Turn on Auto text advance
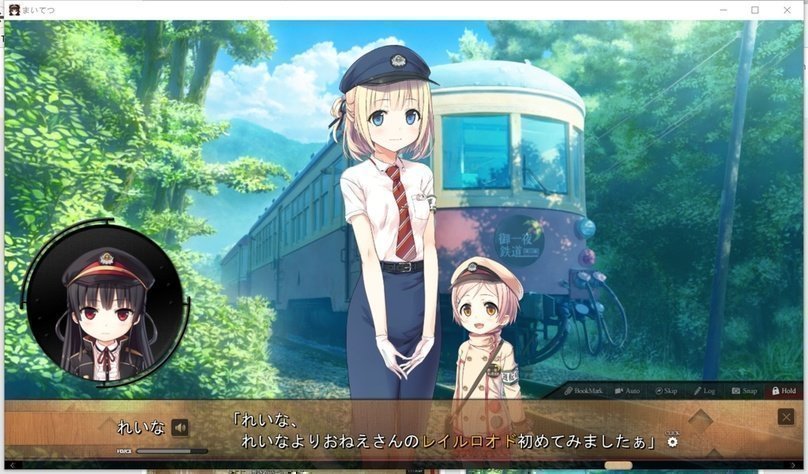 point(627,391)
